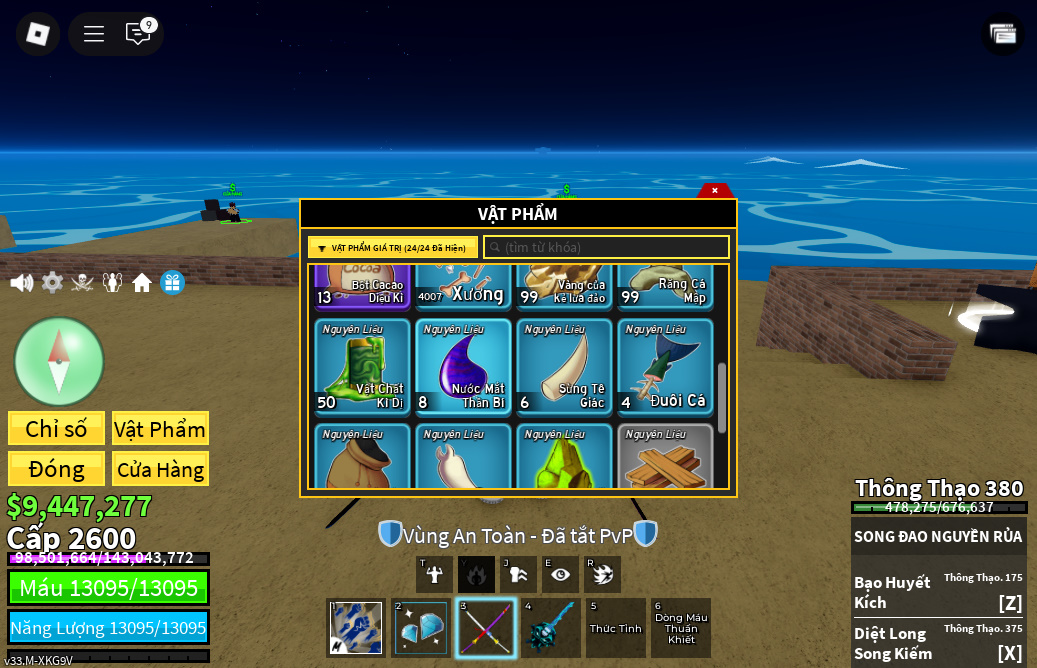This screenshot has height=668, width=1037.
Task: Click the Vật Phẩm inventory button
Action: coord(160,429)
